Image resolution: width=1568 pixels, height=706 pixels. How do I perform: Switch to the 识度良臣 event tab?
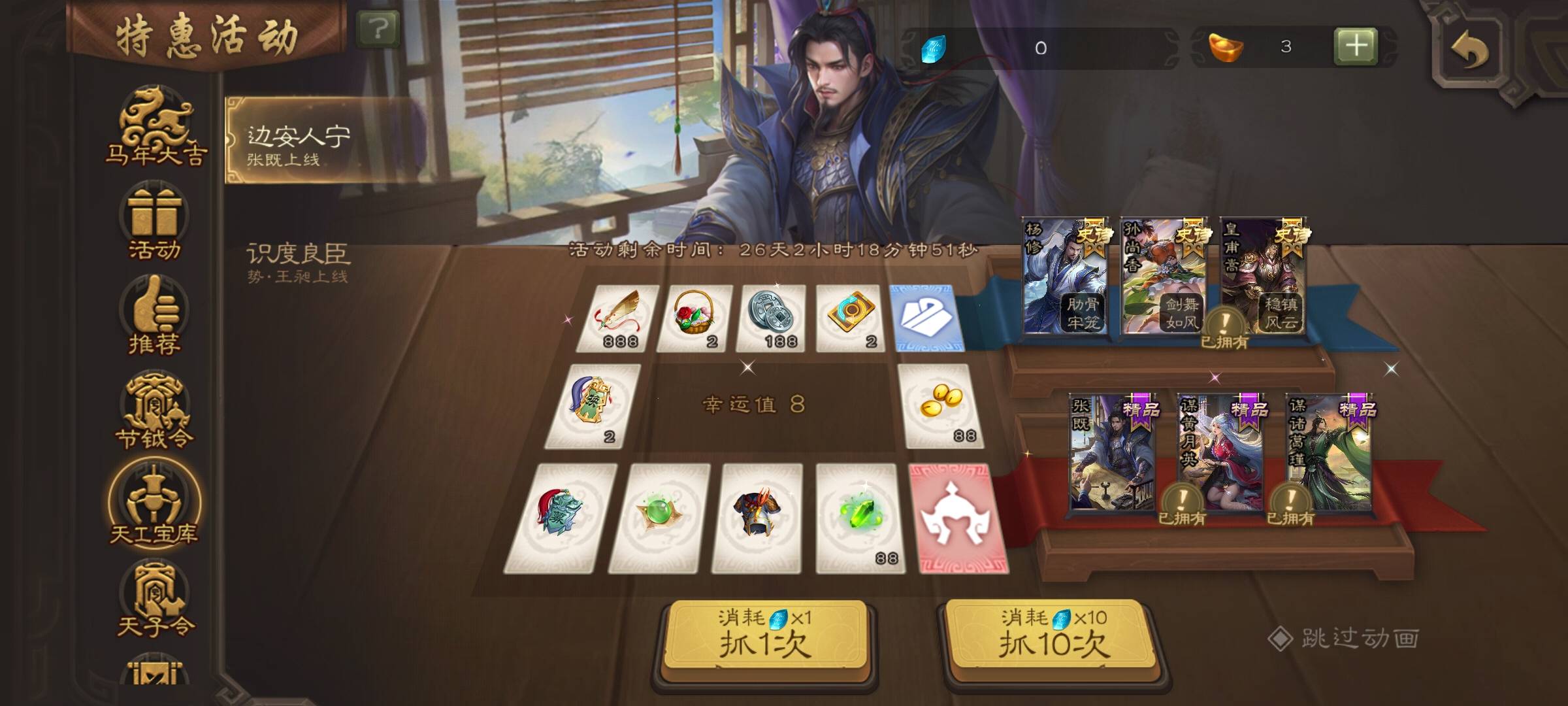click(x=298, y=261)
